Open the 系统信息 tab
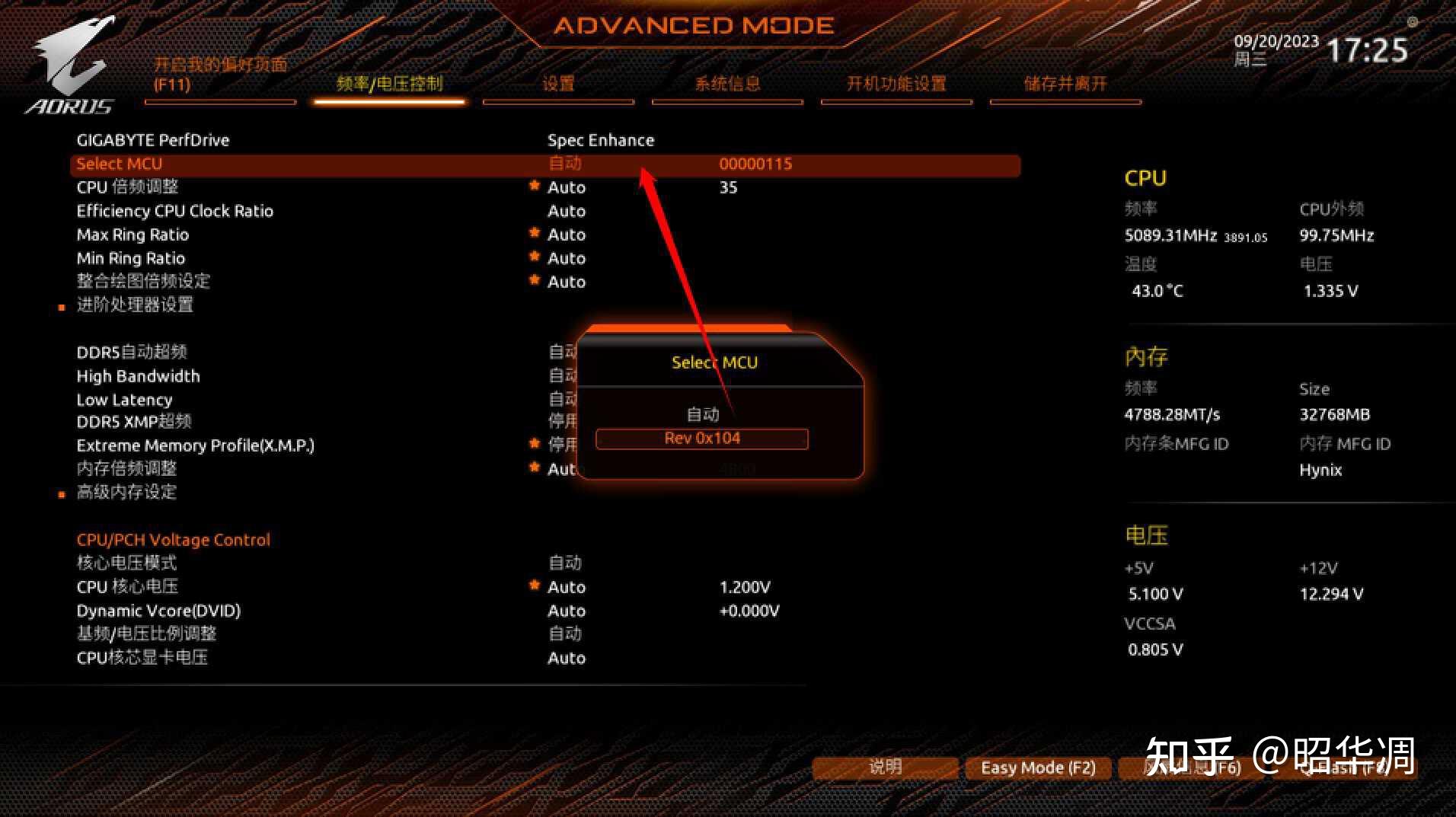 click(x=727, y=85)
